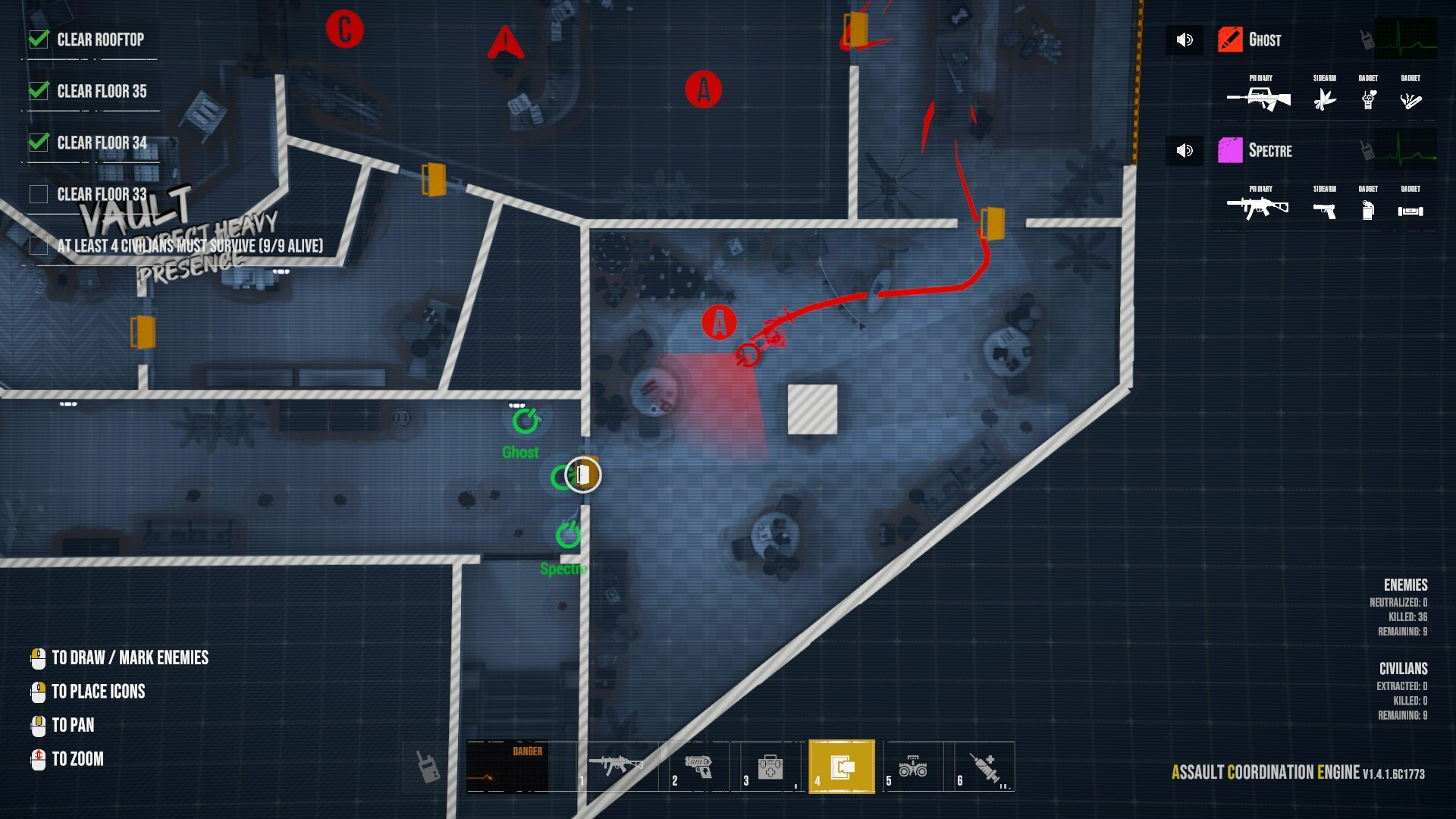
Task: Select Ghost's multi-tool gadget icon
Action: click(x=1410, y=99)
